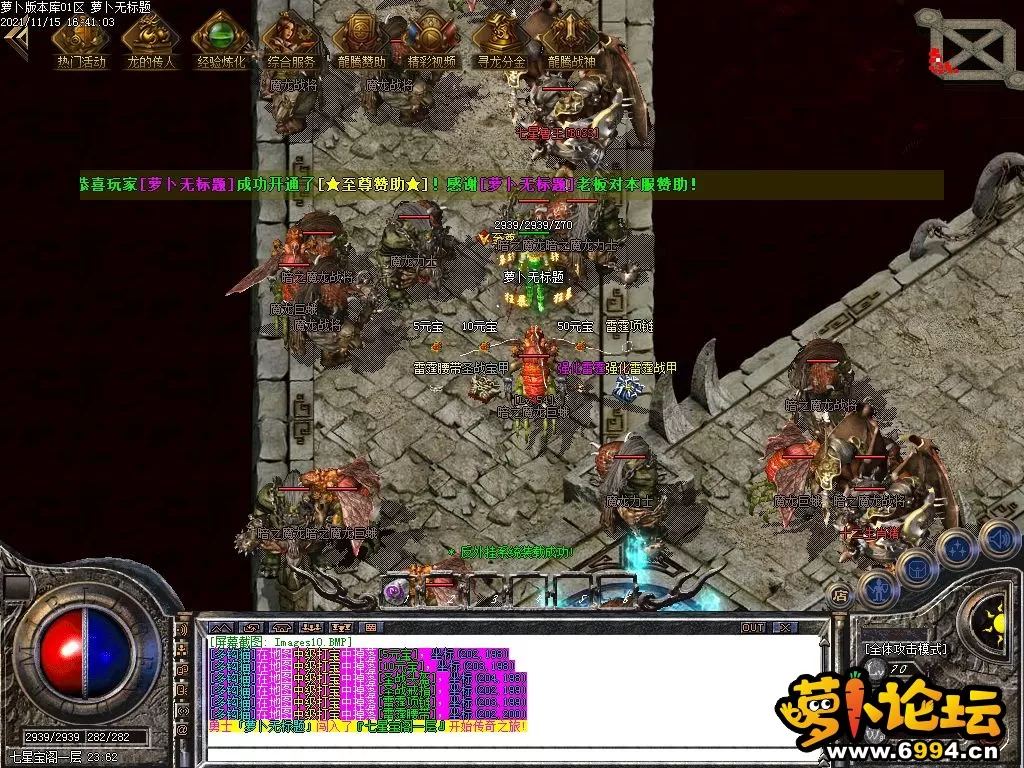Click the OUT button on chat panel
Image resolution: width=1024 pixels, height=768 pixels.
tap(752, 628)
